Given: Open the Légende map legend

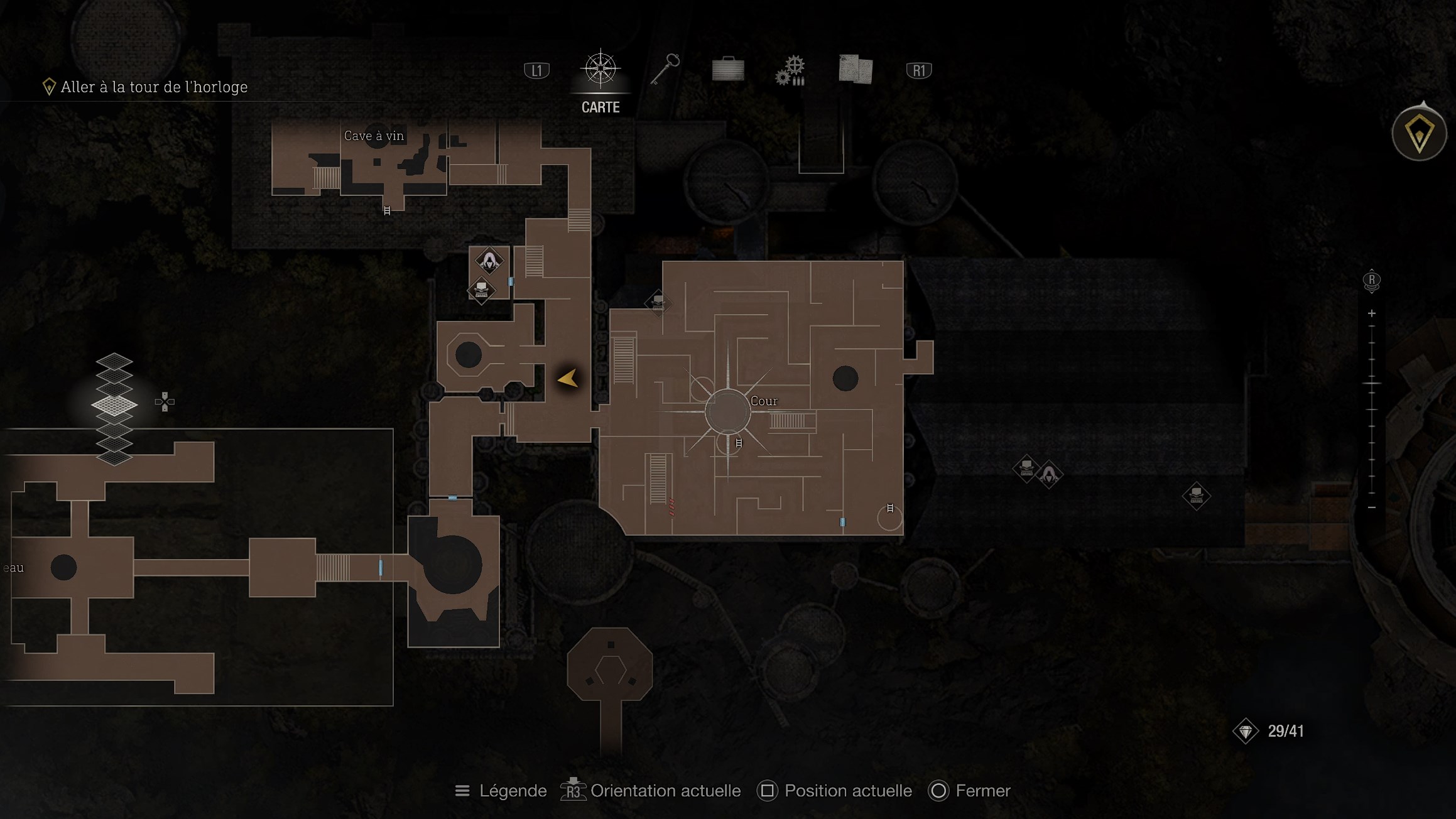Looking at the screenshot, I should point(501,791).
